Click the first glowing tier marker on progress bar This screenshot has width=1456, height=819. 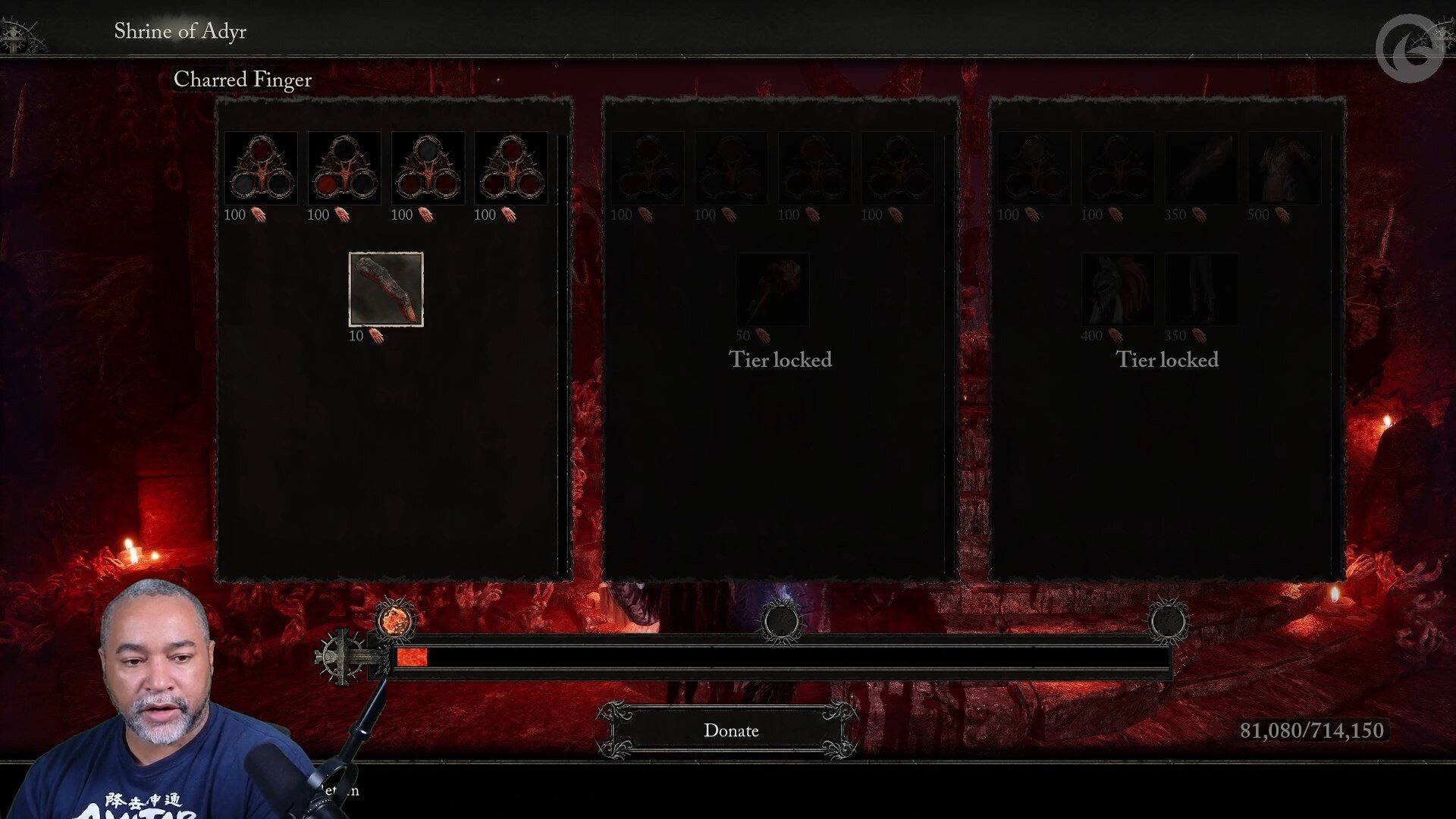394,621
